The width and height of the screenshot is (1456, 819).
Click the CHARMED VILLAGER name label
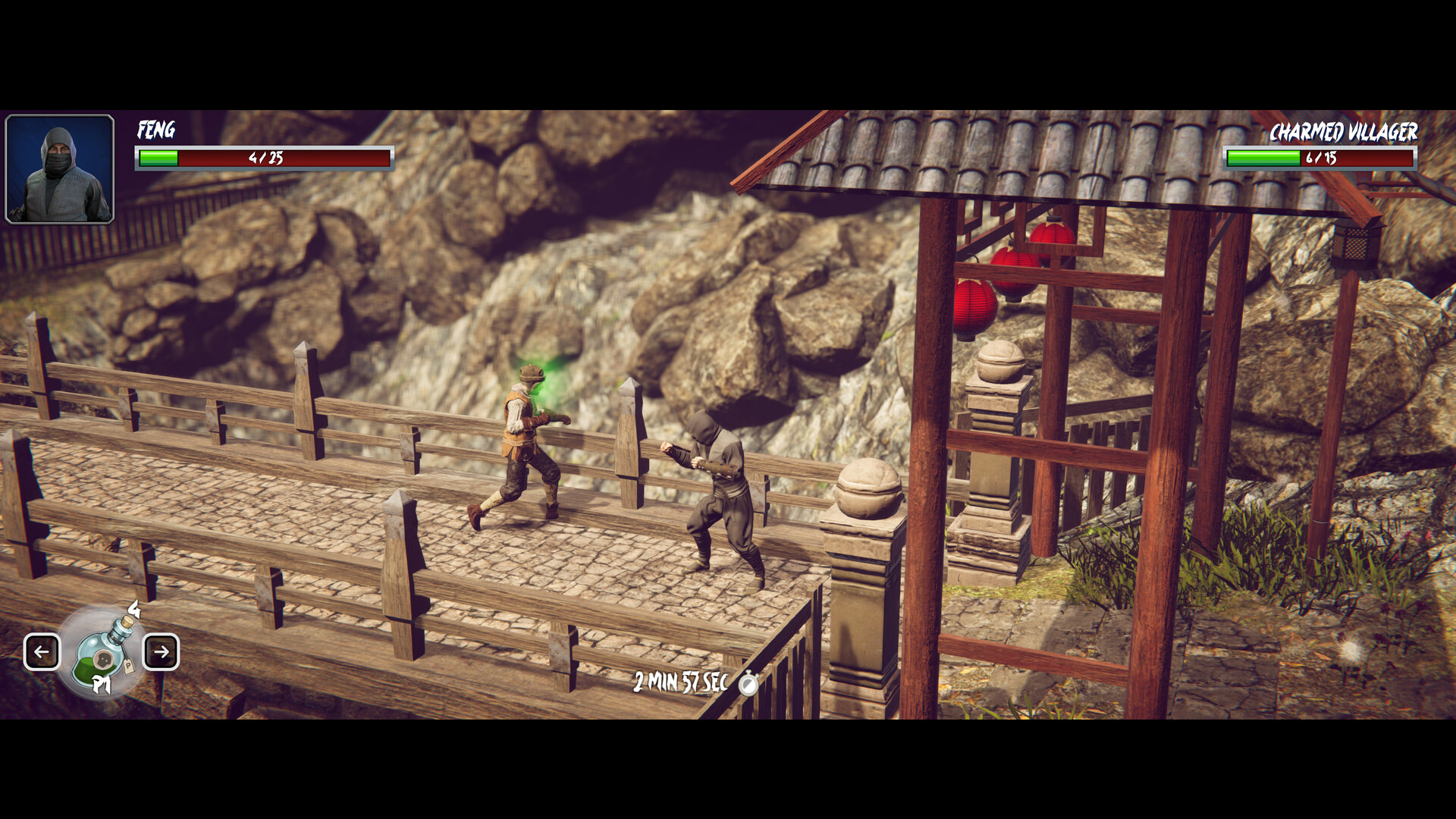tap(1344, 132)
